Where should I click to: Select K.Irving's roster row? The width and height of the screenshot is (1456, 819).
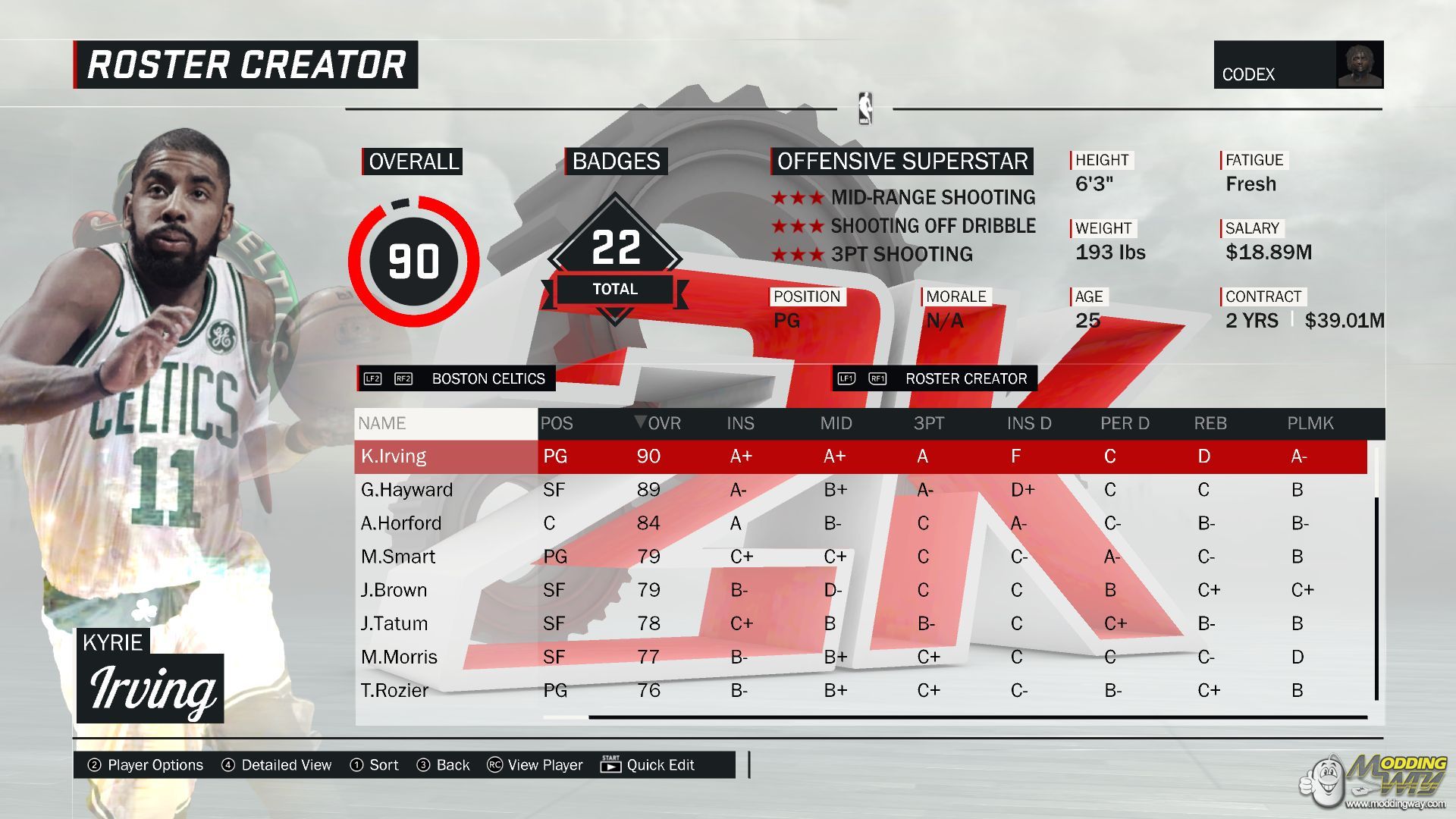[x=394, y=457]
